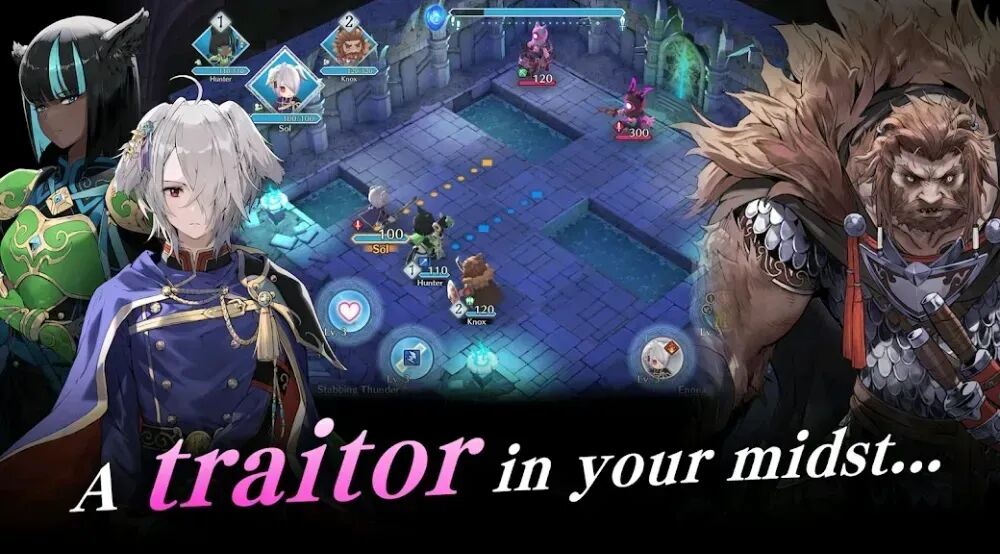The width and height of the screenshot is (1000, 554).
Task: Select Hunter's portrait in the party list
Action: [x=220, y=42]
